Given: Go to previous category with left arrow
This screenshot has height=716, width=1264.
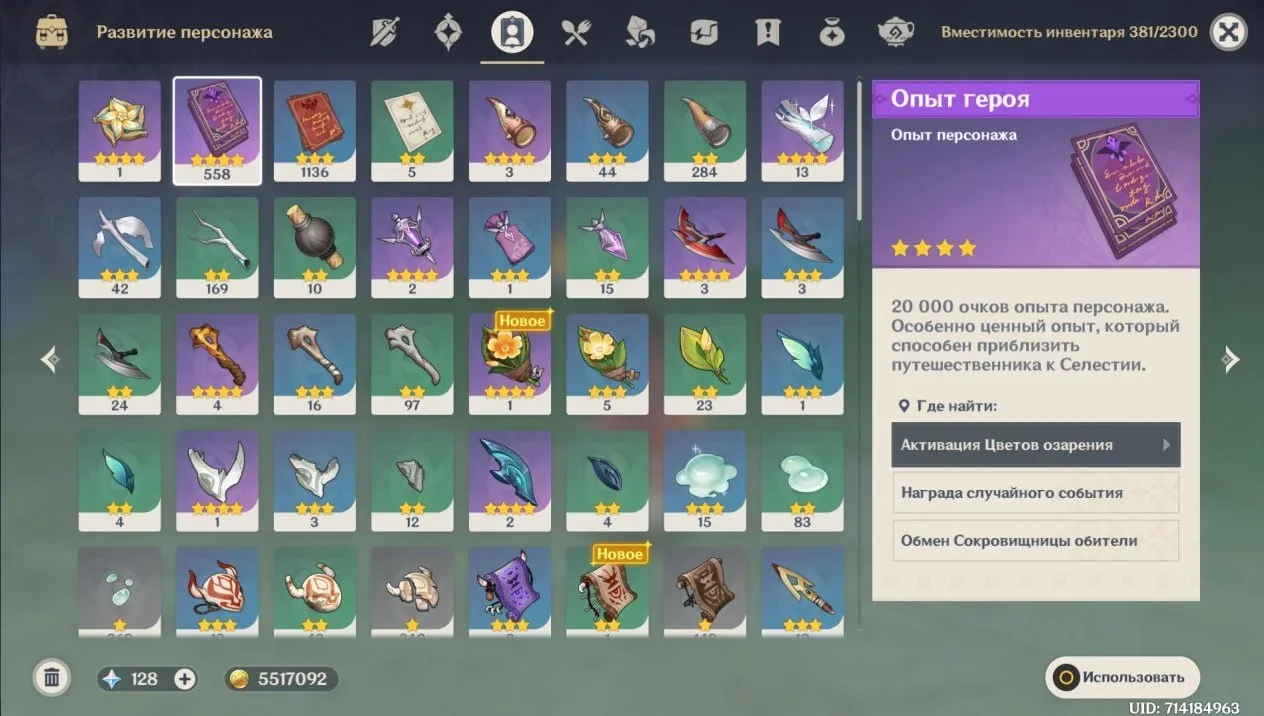Looking at the screenshot, I should coord(50,360).
